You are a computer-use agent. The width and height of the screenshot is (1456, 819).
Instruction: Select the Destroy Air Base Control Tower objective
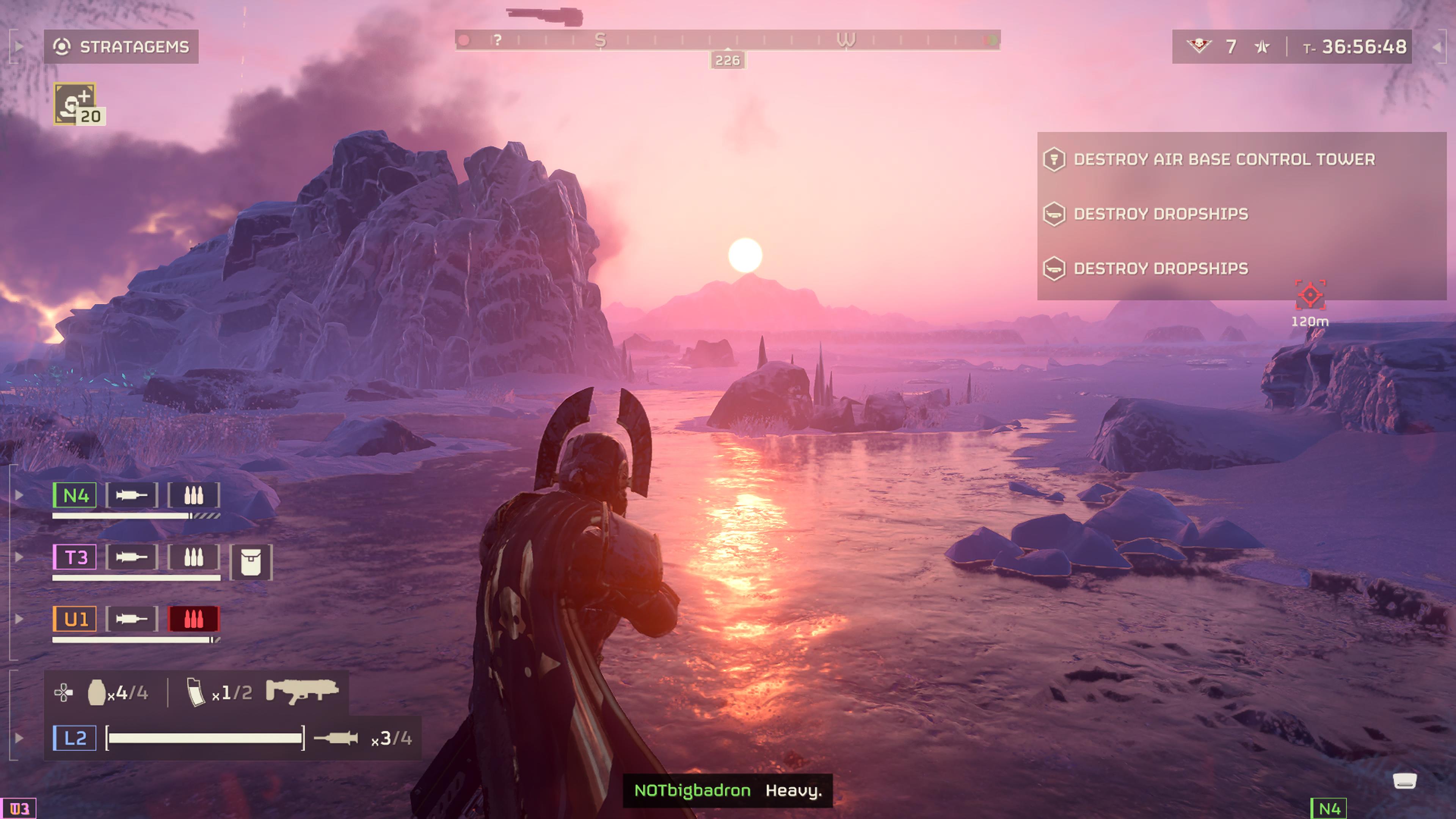[x=1224, y=159]
